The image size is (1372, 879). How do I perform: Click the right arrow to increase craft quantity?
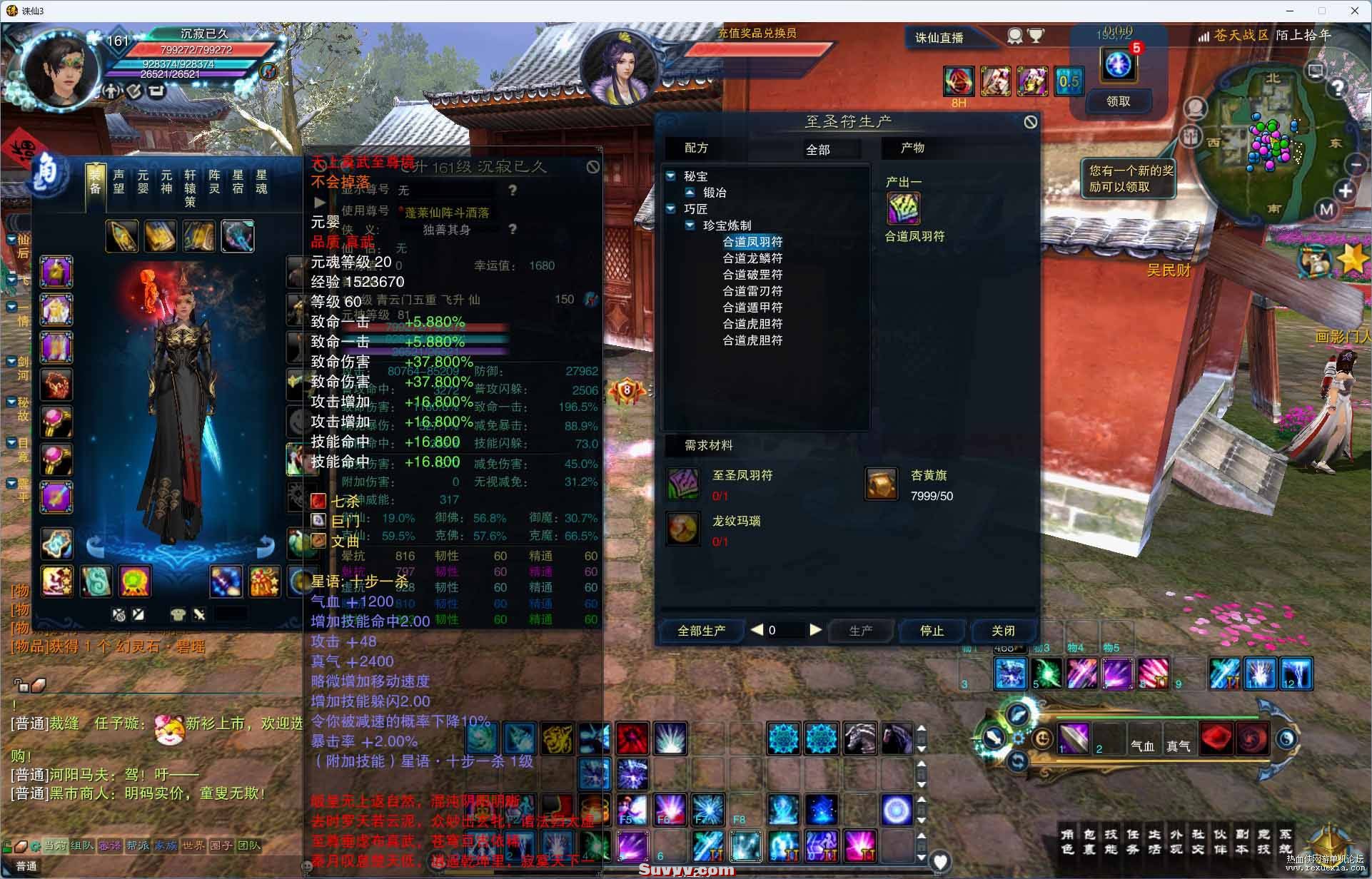[x=816, y=630]
